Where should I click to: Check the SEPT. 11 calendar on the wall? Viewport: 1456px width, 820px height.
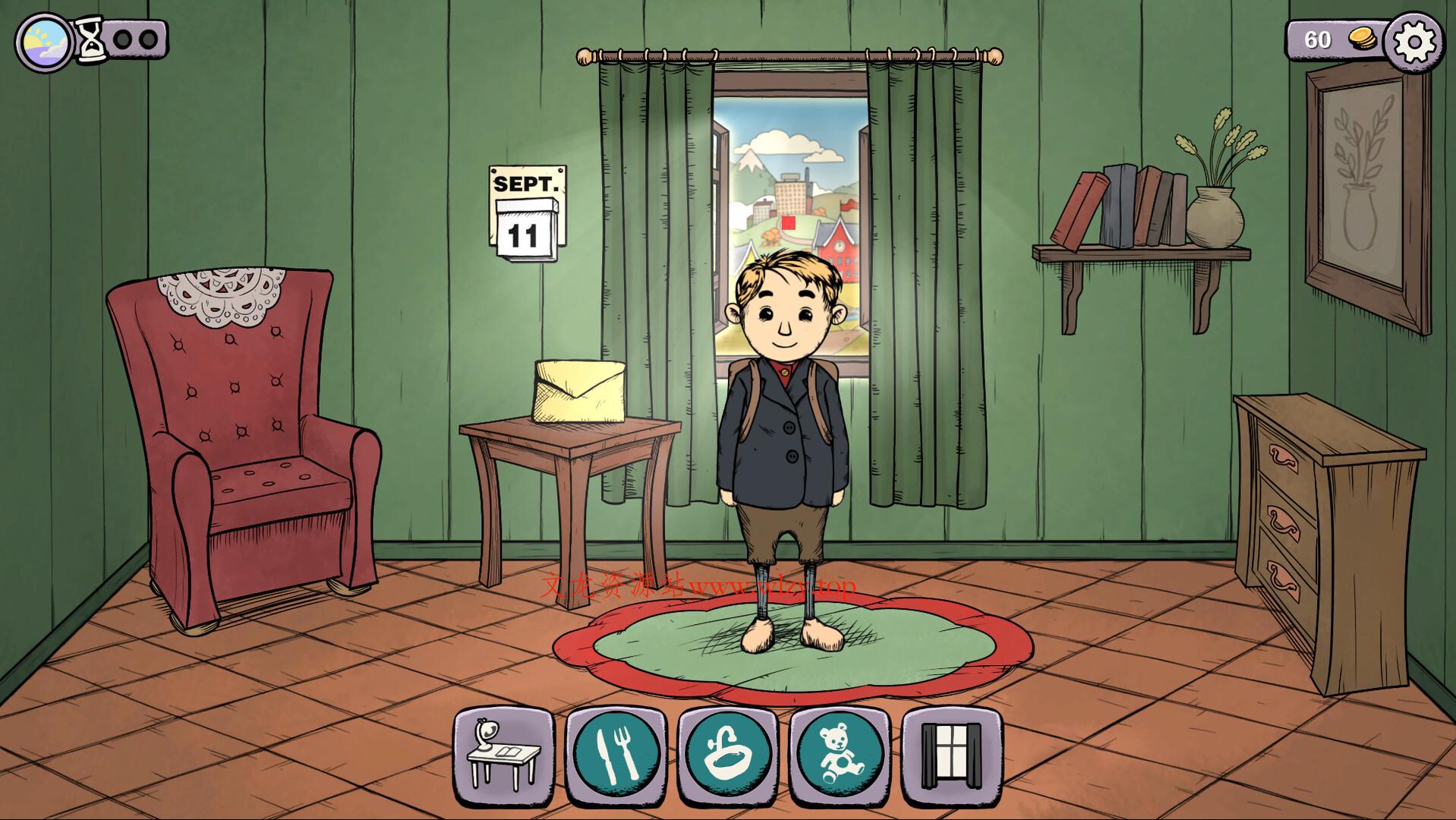coord(527,213)
